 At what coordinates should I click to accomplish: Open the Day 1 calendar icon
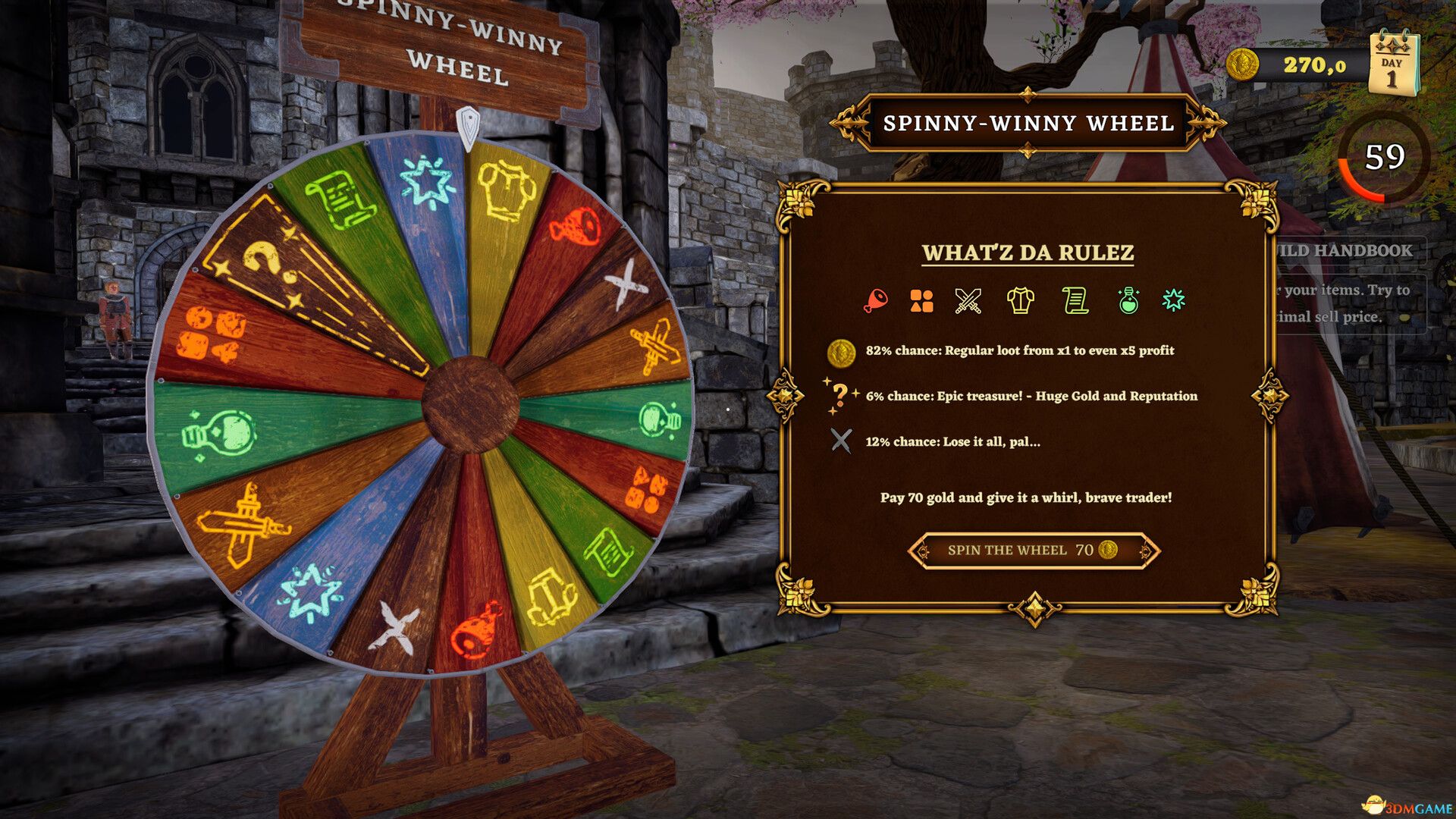tap(1392, 66)
